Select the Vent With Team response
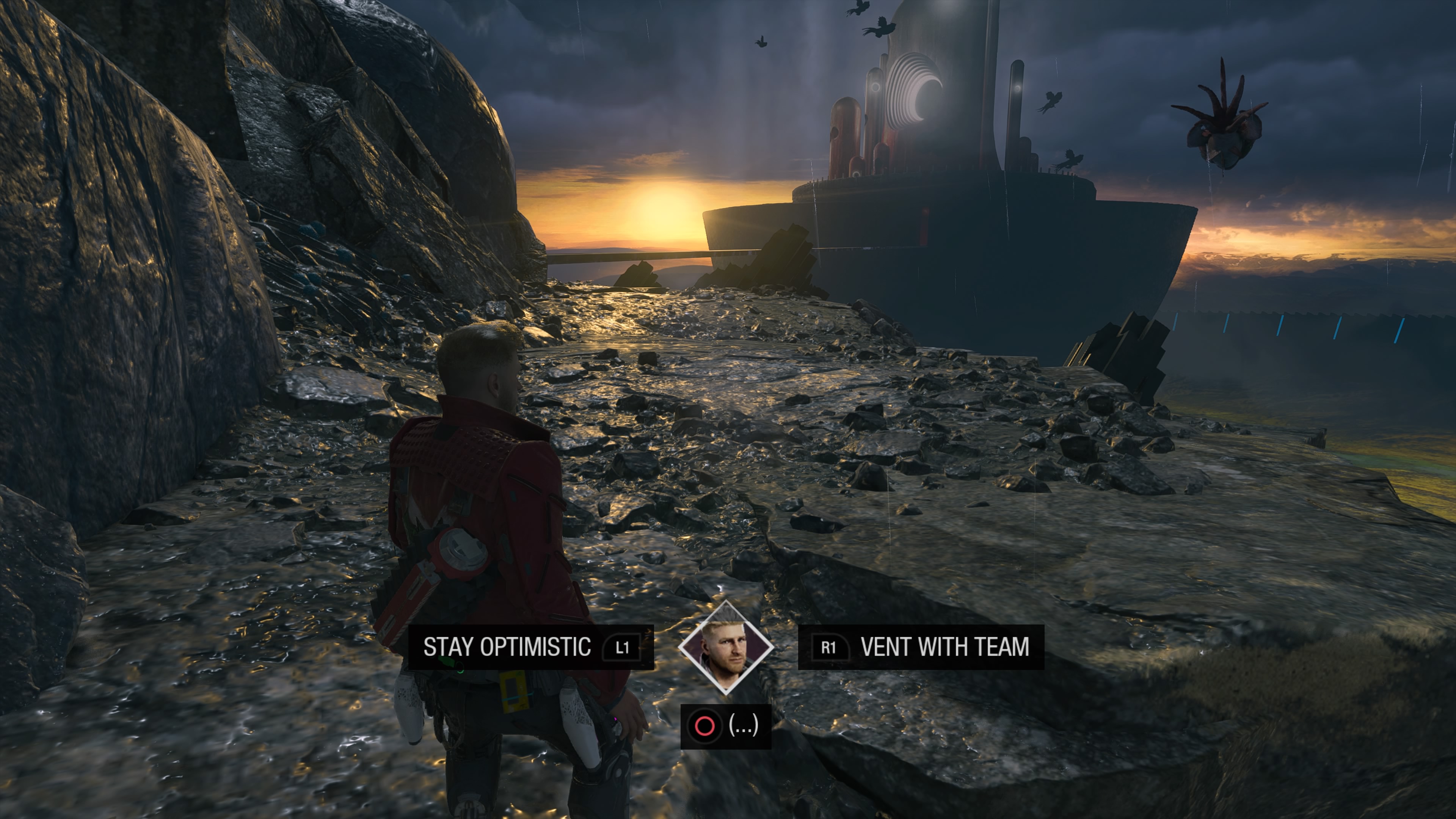 point(921,647)
